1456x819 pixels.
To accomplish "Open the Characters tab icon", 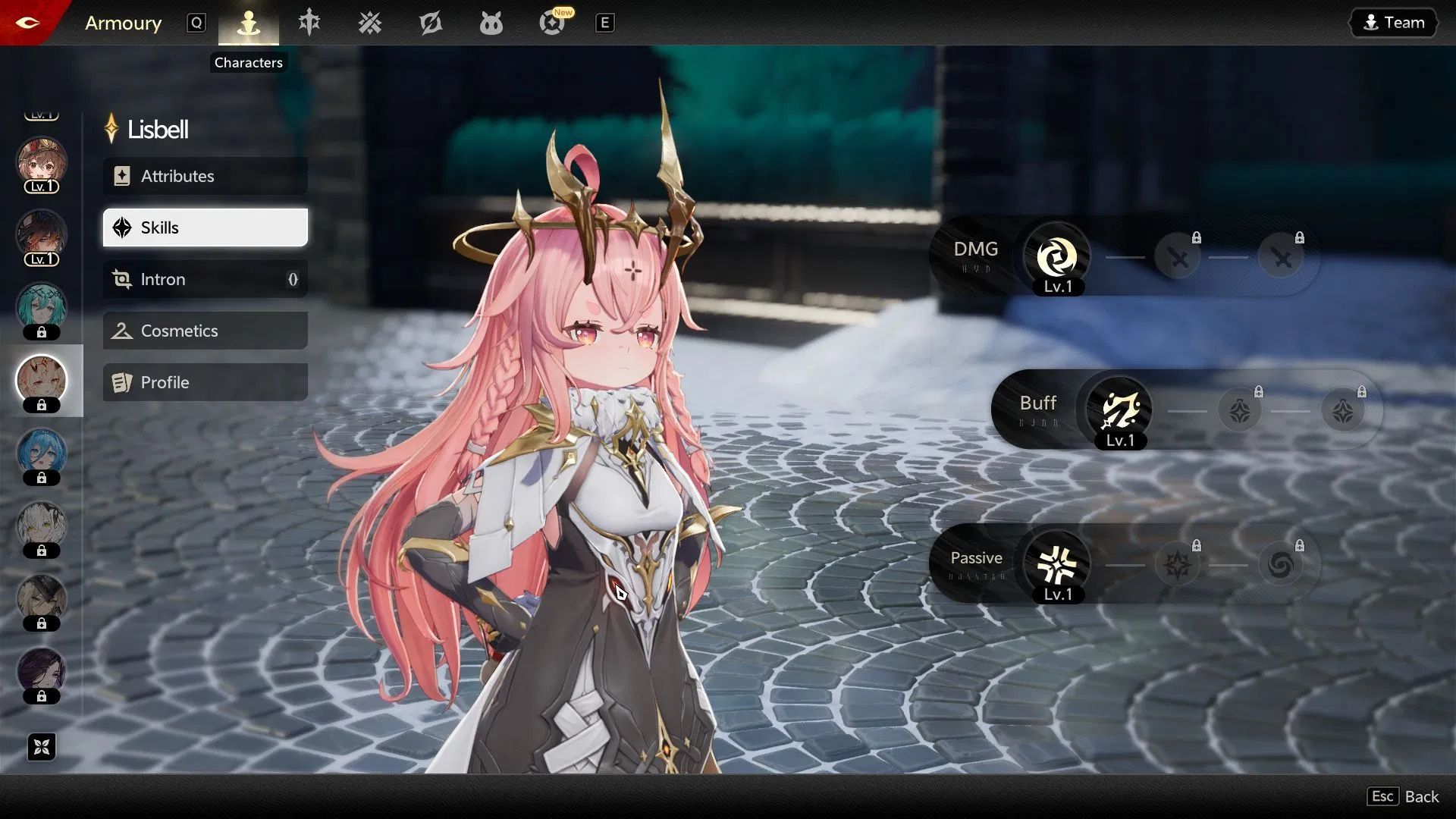I will (x=249, y=23).
